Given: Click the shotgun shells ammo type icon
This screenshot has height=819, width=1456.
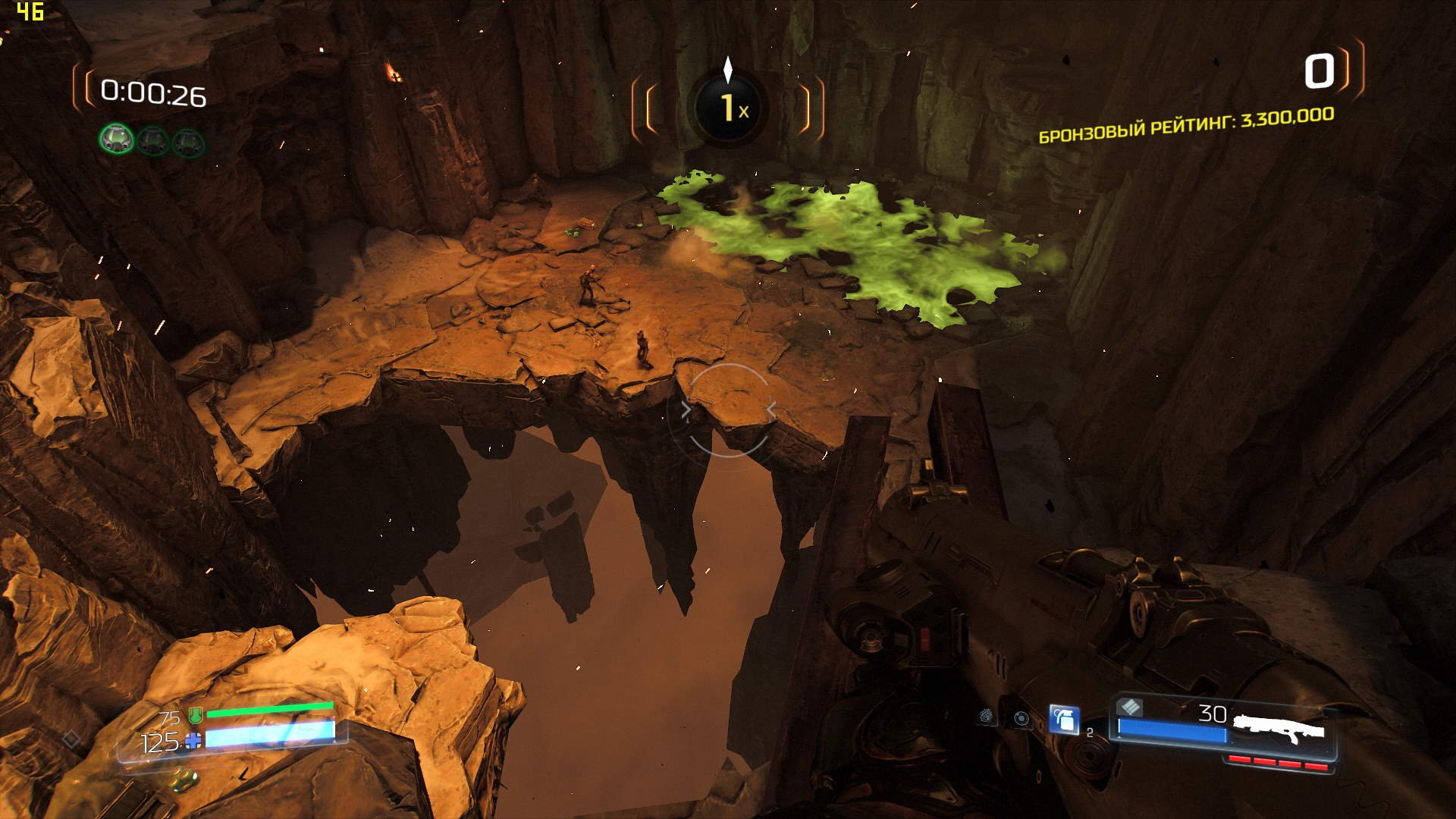Looking at the screenshot, I should pyautogui.click(x=1130, y=708).
